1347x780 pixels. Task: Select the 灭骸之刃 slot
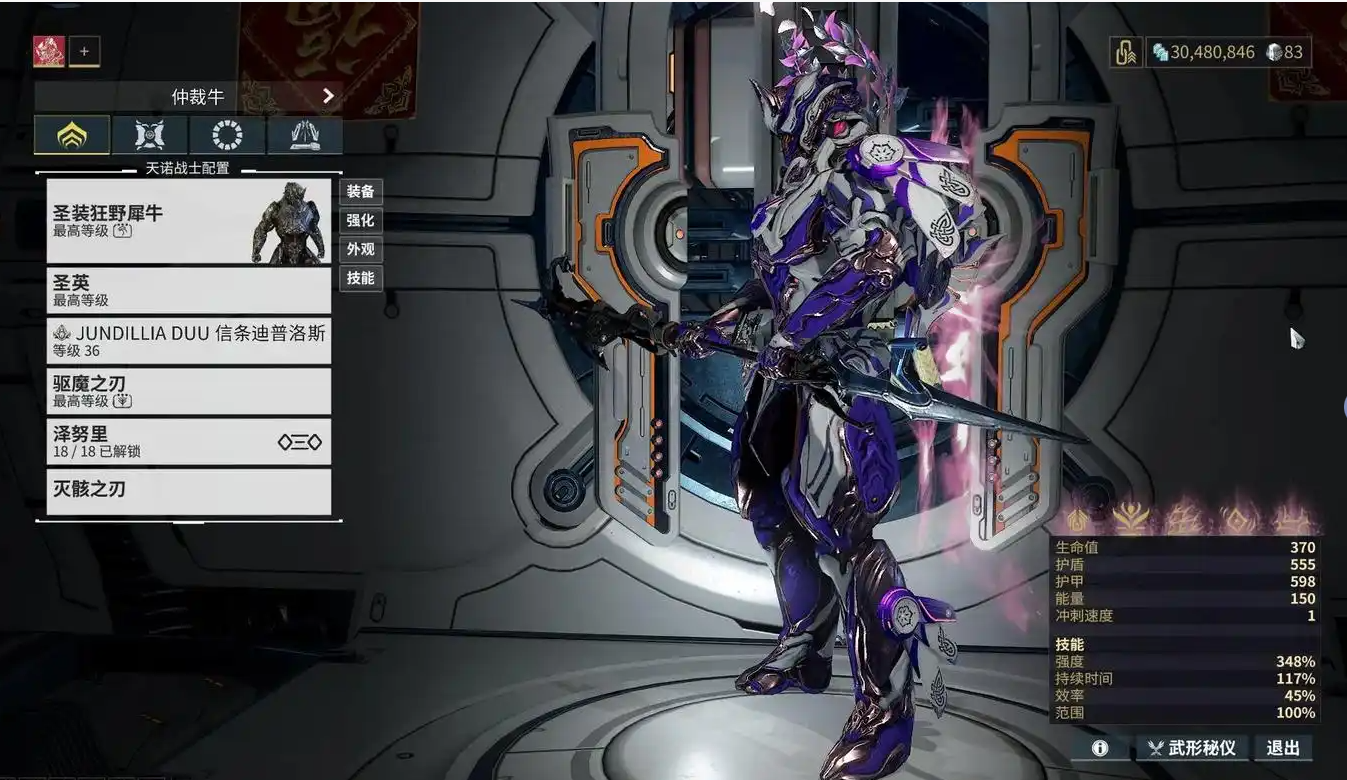188,491
